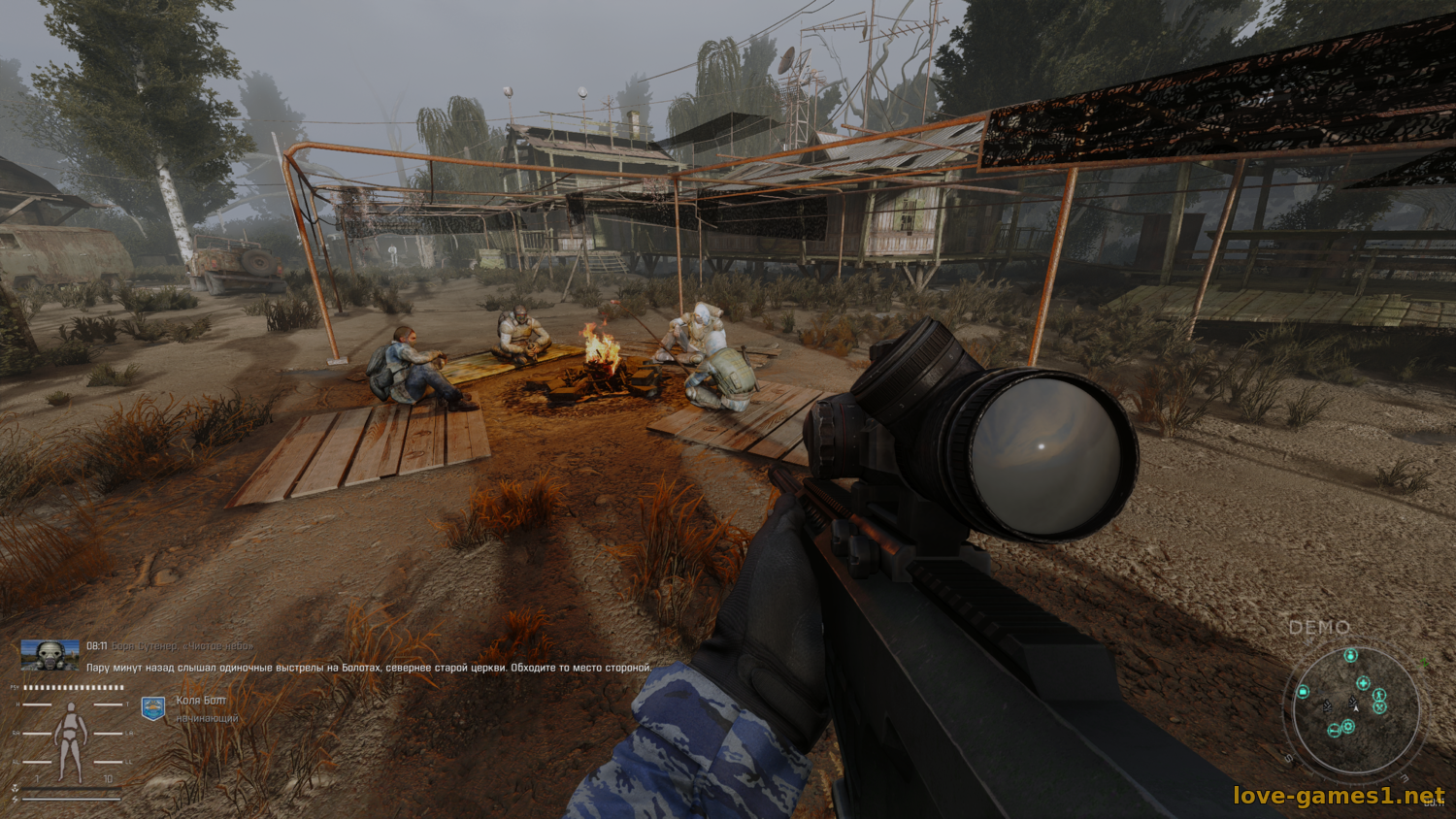Select the bed marker on minimap
Screen dimensions: 1456x819
(1335, 731)
